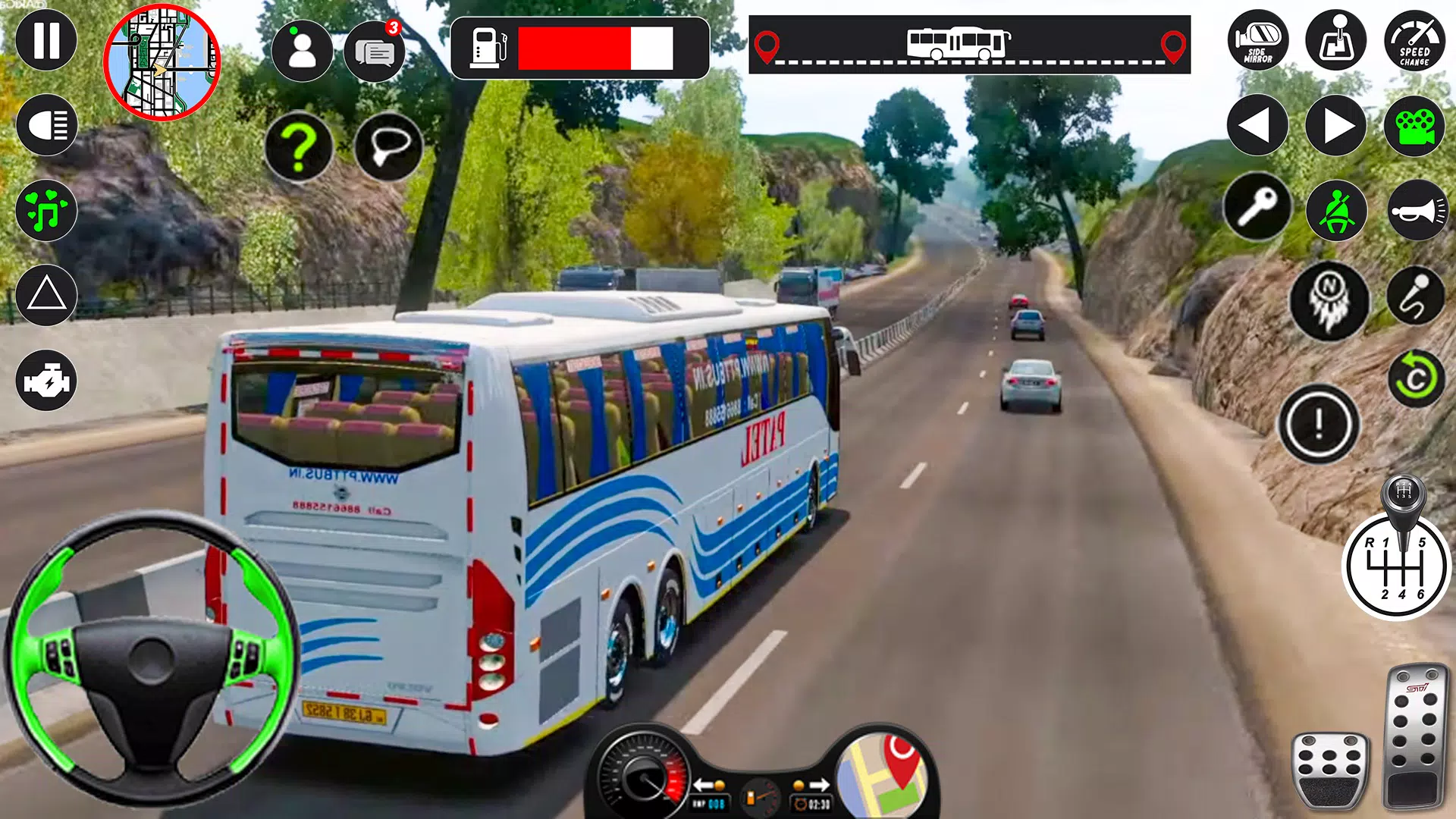Show help with the question mark button
The image size is (1456, 819).
299,146
